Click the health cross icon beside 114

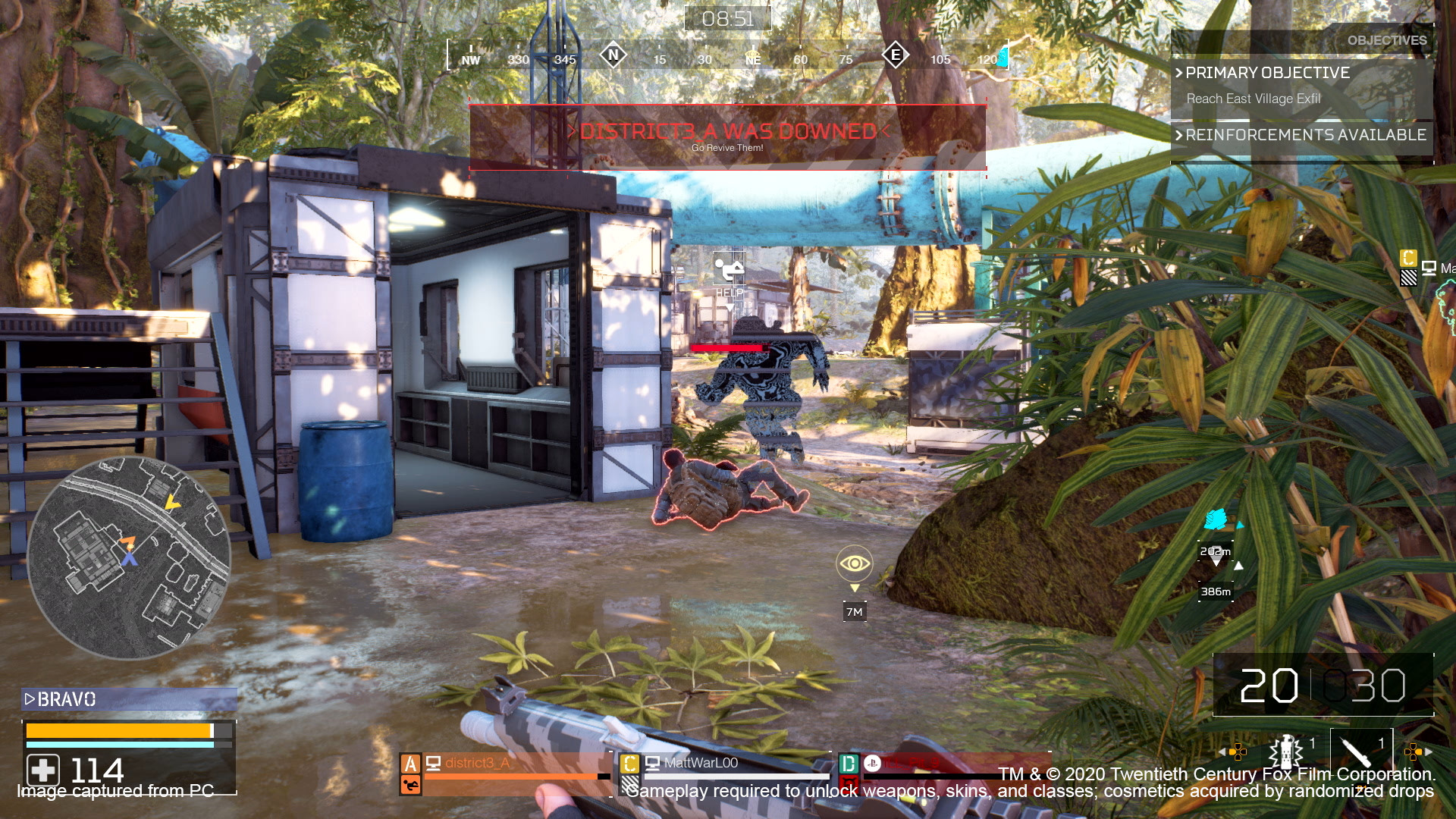pos(43,771)
